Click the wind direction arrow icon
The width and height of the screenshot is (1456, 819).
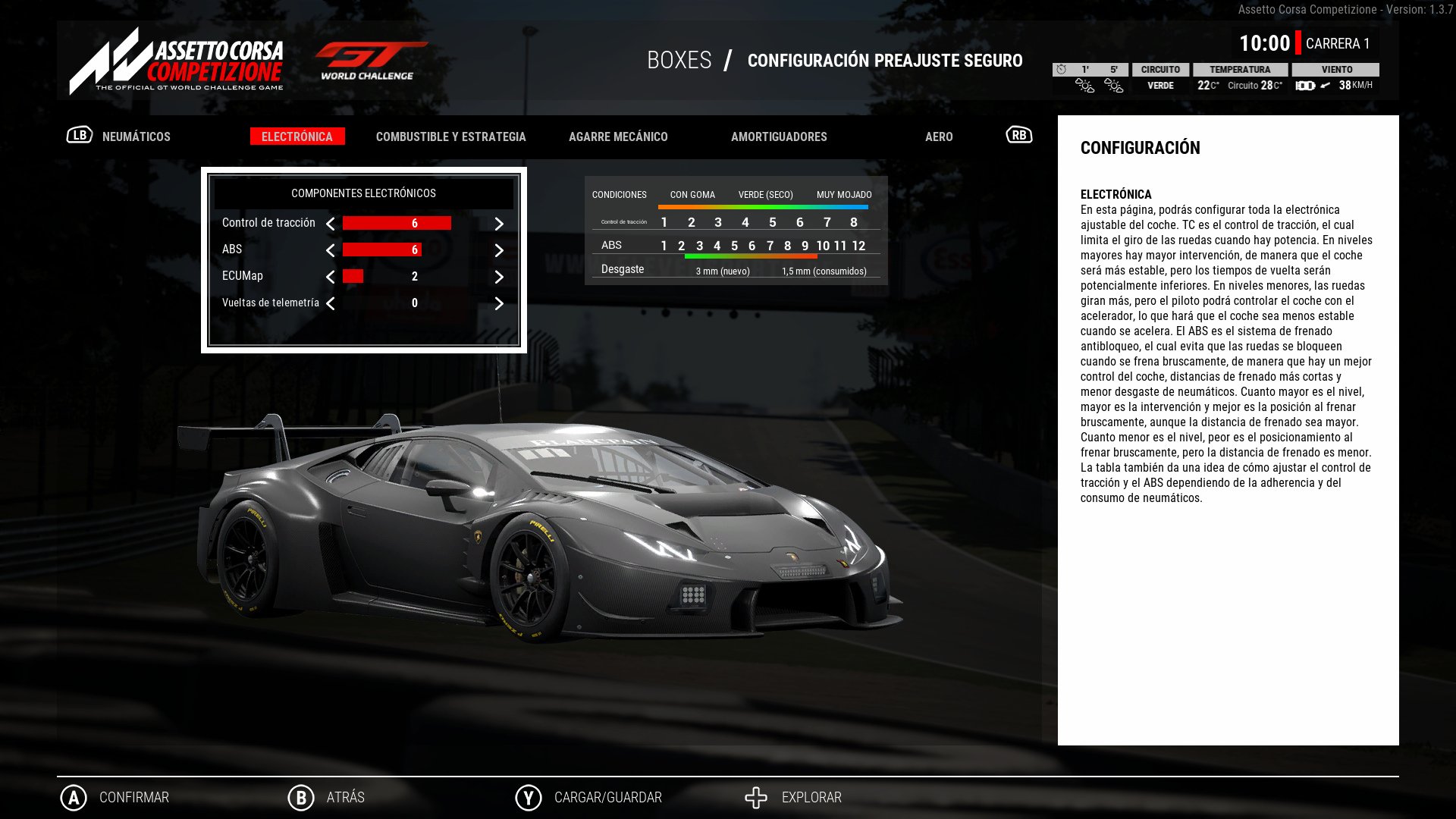coord(1325,86)
